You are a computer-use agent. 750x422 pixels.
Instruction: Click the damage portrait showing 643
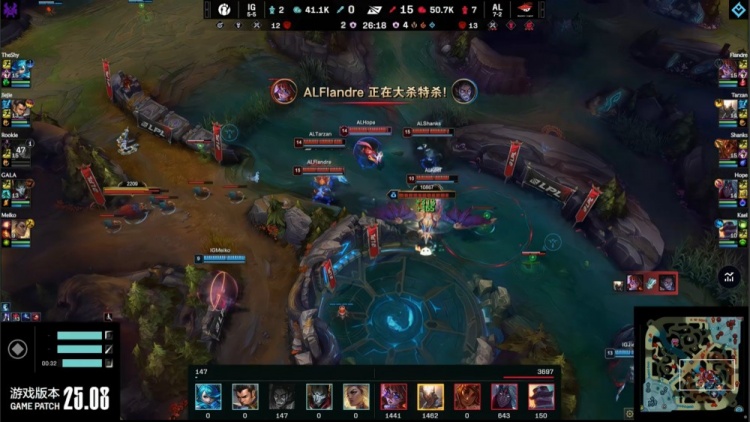505,396
